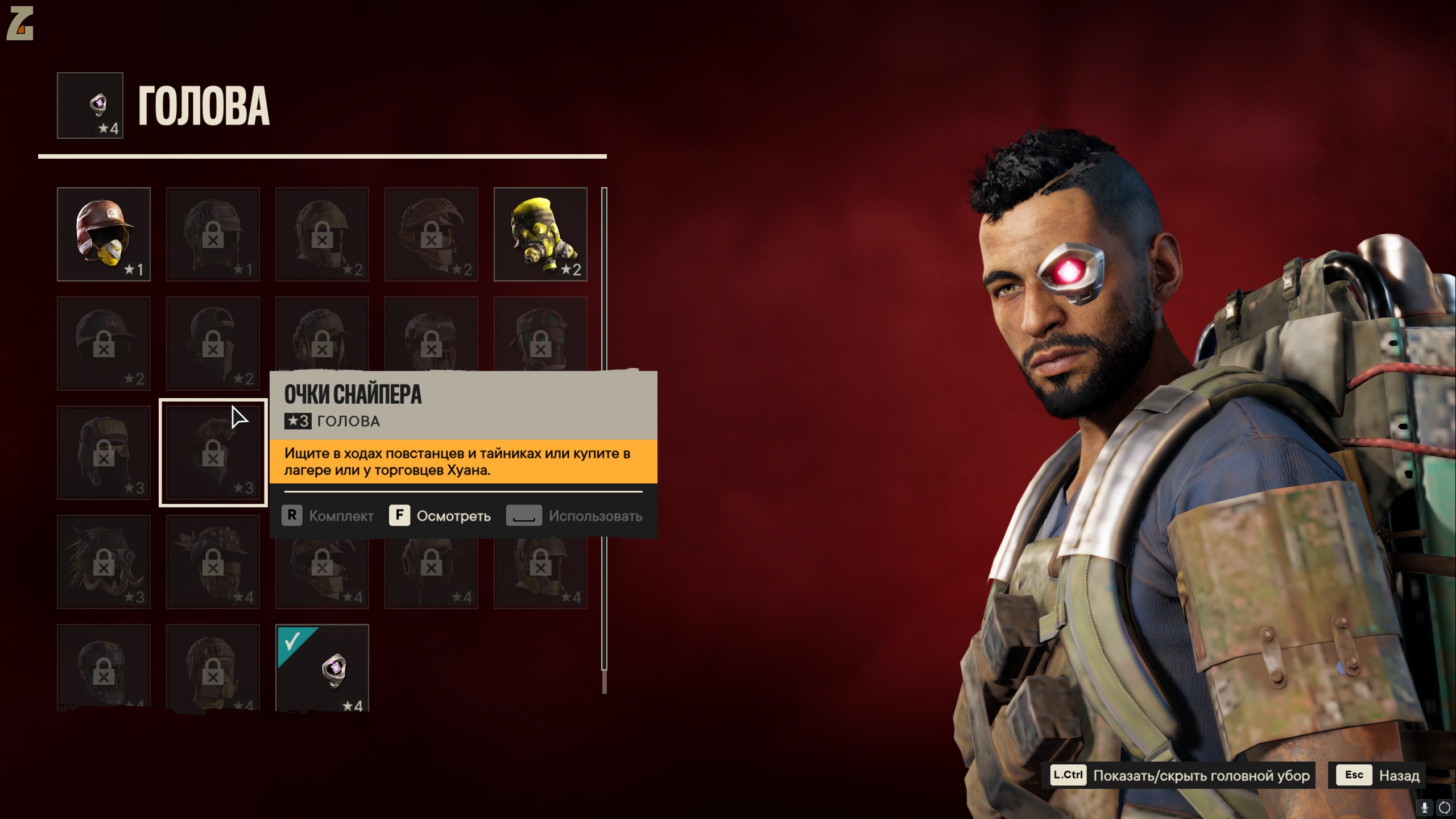Toggle Показать/скрыть головной убор

1182,775
